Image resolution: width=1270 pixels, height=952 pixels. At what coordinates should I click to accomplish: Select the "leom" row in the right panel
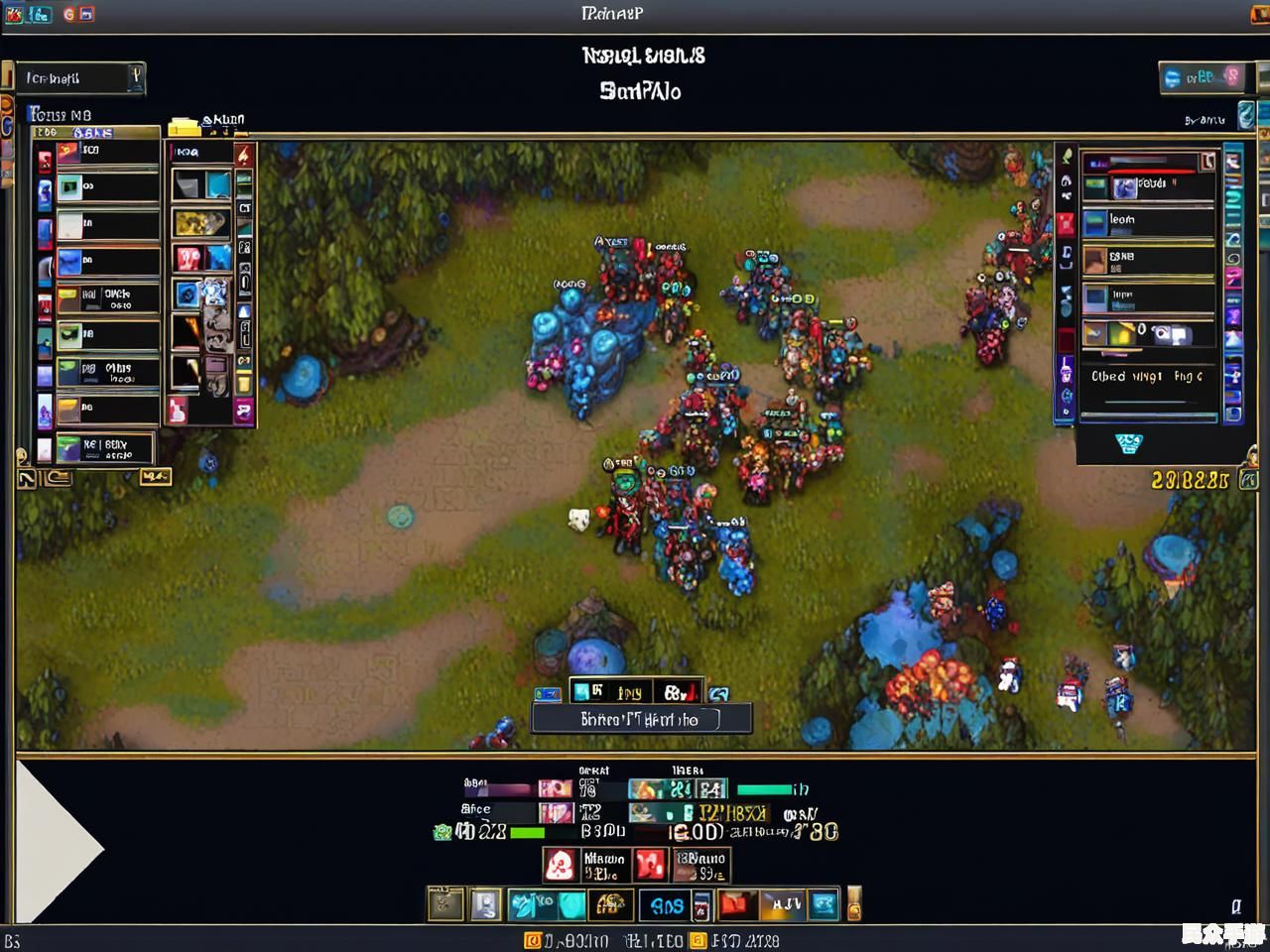(x=1148, y=220)
